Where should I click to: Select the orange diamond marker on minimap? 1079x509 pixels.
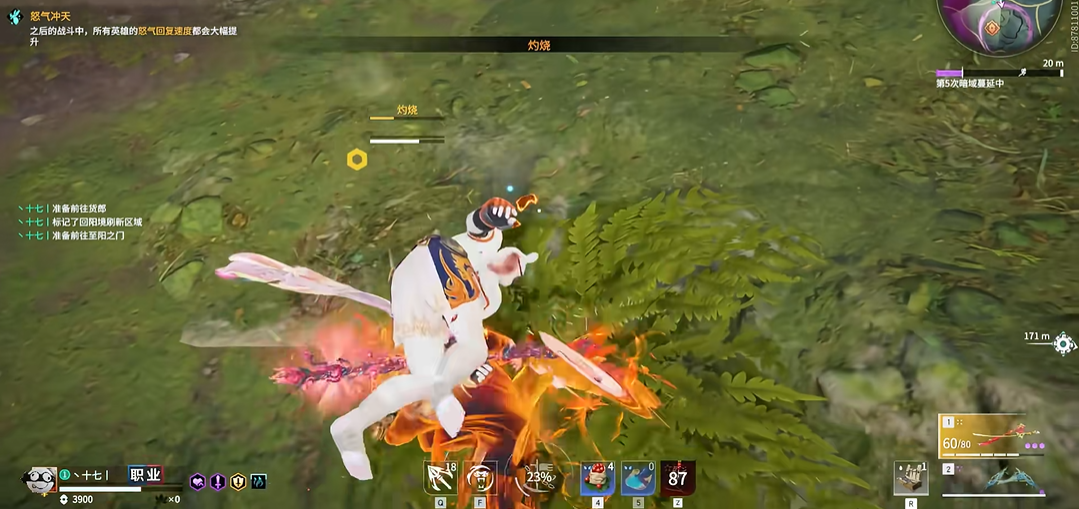(x=992, y=27)
